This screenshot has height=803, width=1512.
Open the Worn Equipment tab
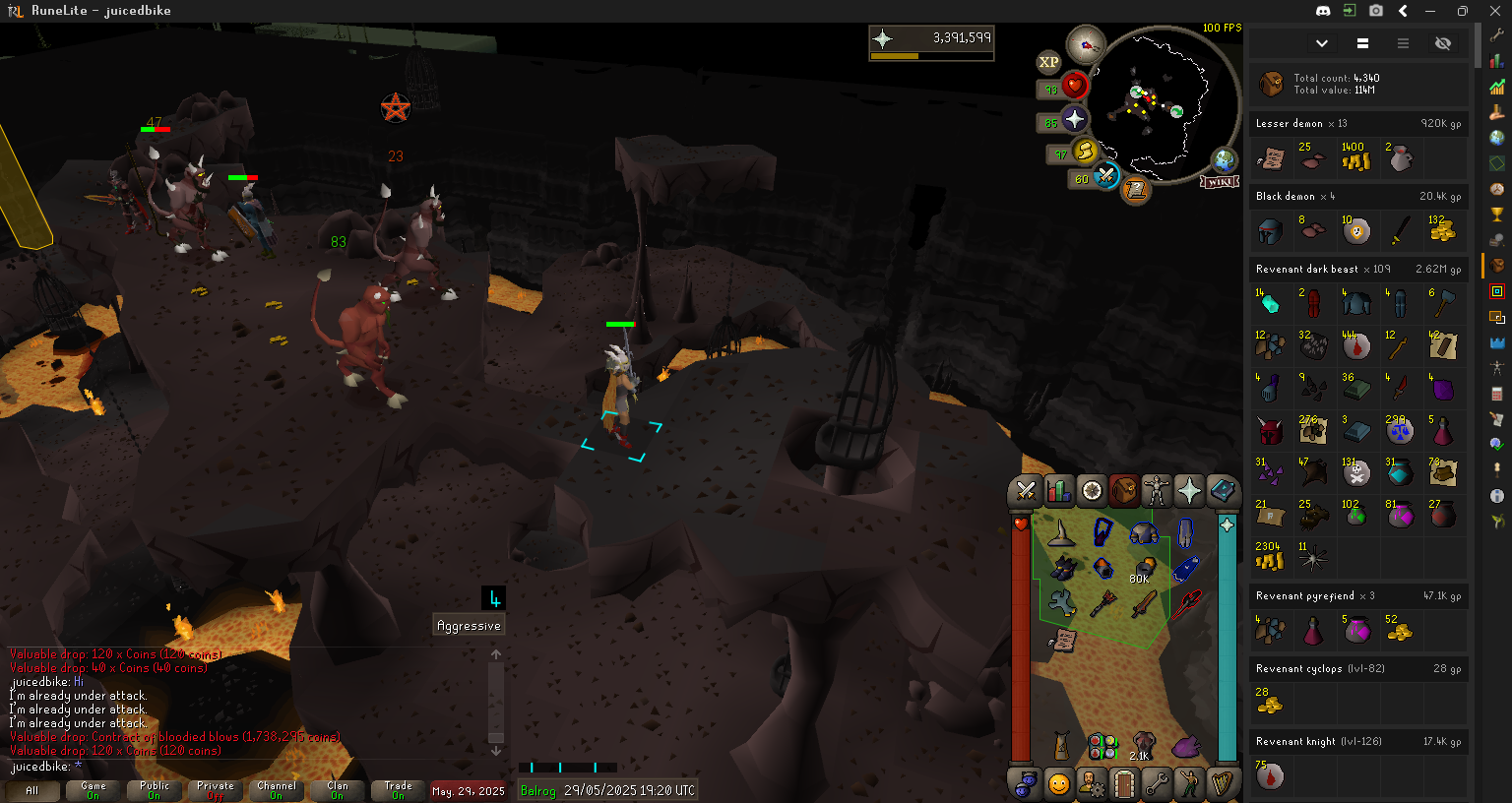(1157, 490)
